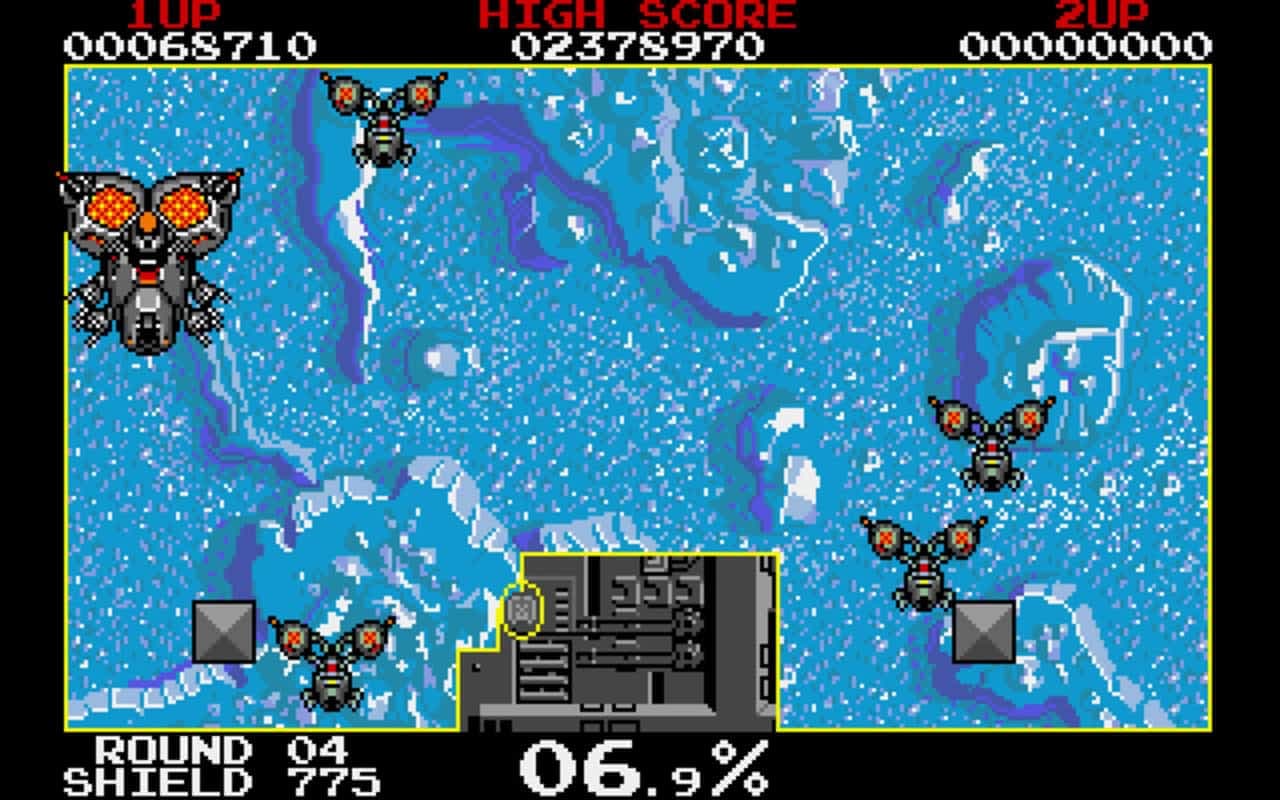Select the 1UP label

coord(175,15)
